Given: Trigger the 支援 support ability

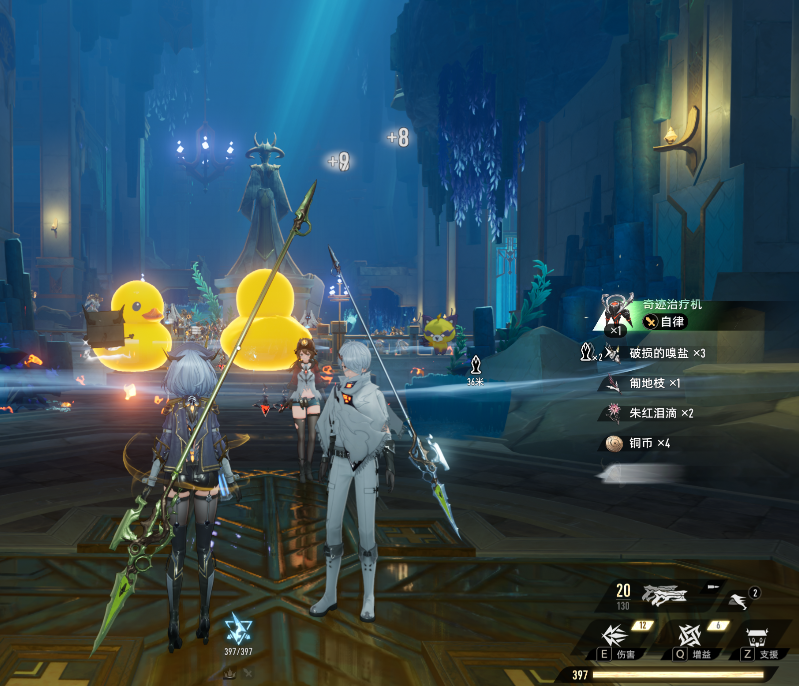Looking at the screenshot, I should pos(758,638).
